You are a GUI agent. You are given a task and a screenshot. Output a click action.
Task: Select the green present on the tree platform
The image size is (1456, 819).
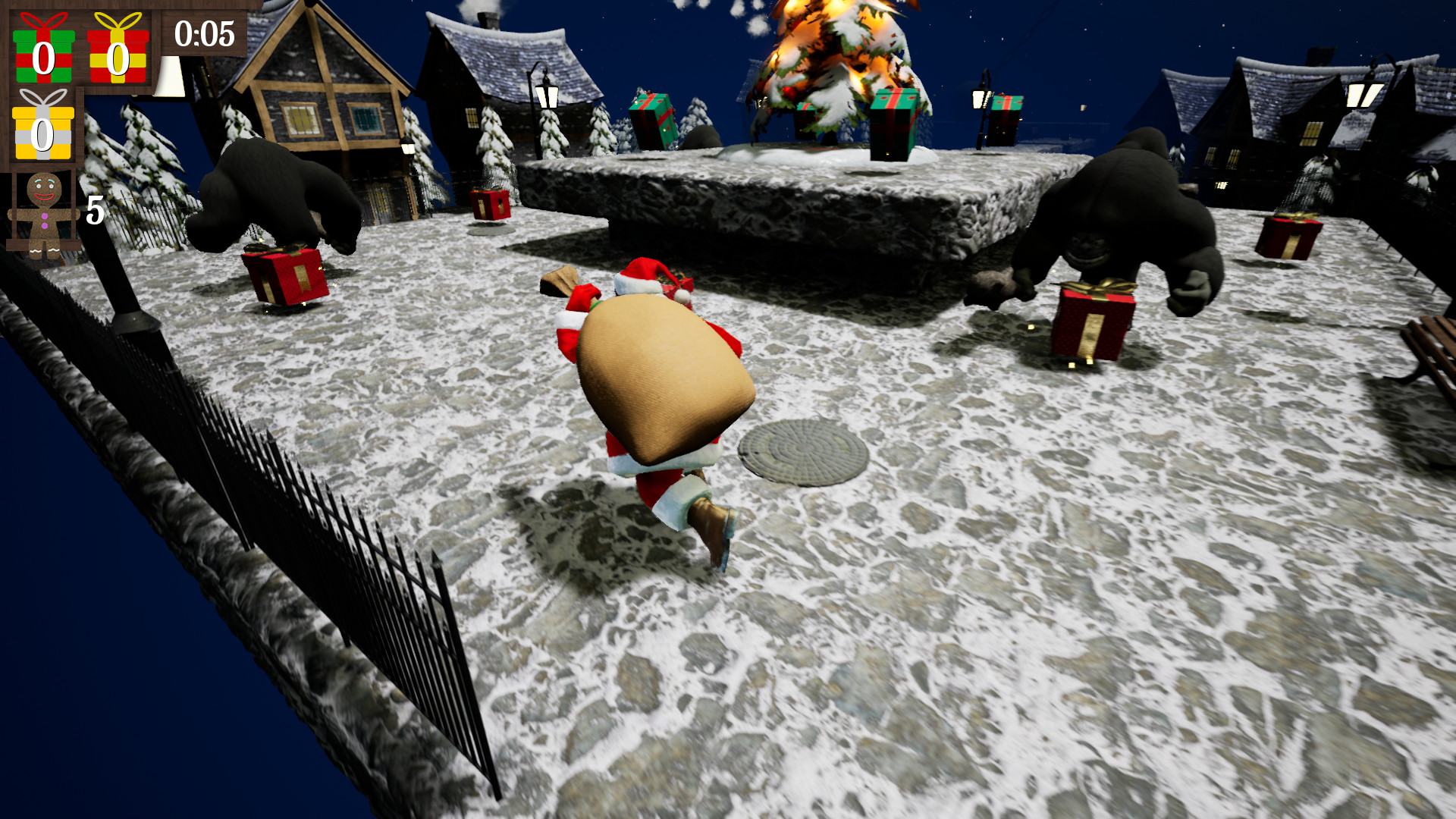coord(893,125)
